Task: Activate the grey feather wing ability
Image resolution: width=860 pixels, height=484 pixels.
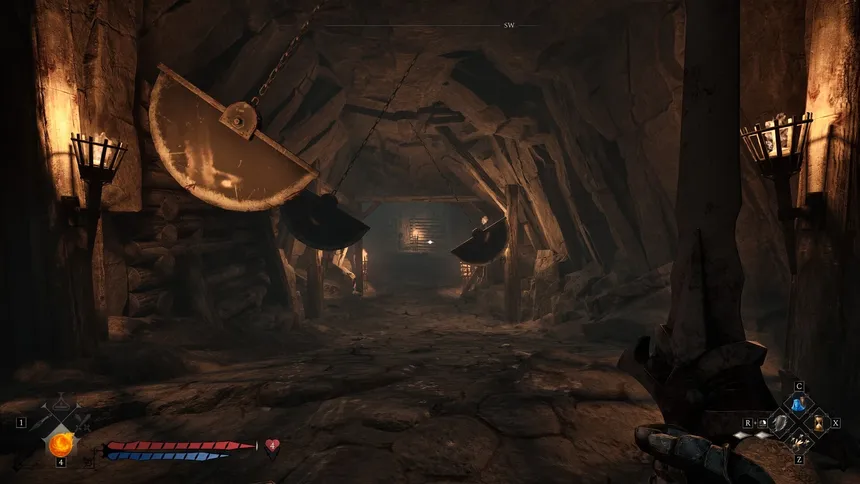Action: pyautogui.click(x=779, y=423)
